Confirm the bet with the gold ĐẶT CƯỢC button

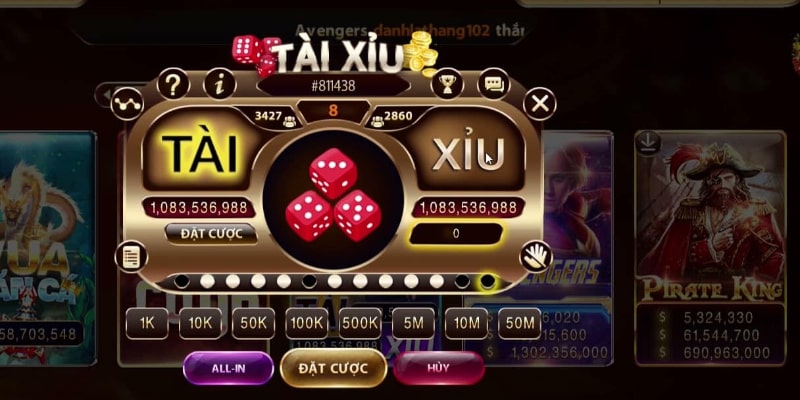(x=333, y=368)
